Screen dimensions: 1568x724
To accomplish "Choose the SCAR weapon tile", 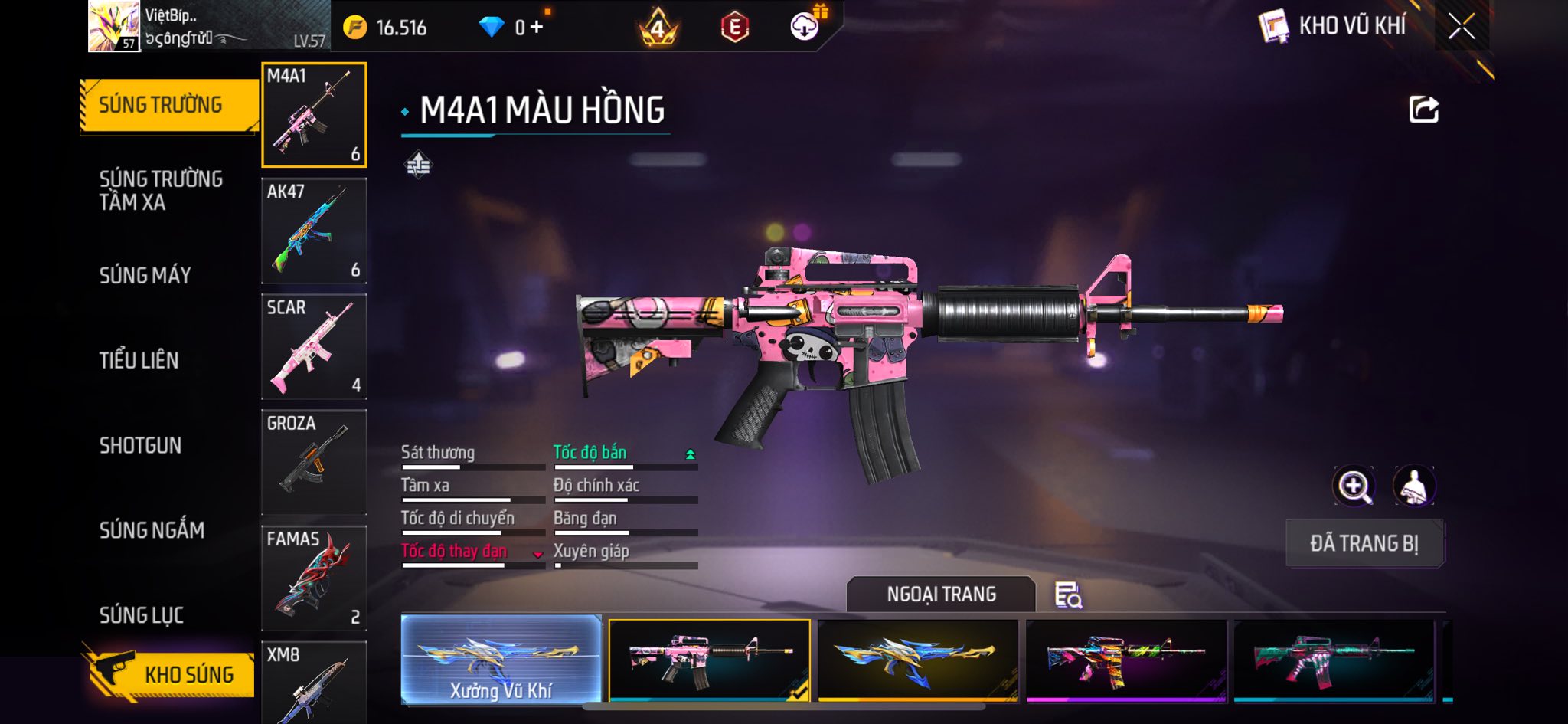I will point(314,347).
